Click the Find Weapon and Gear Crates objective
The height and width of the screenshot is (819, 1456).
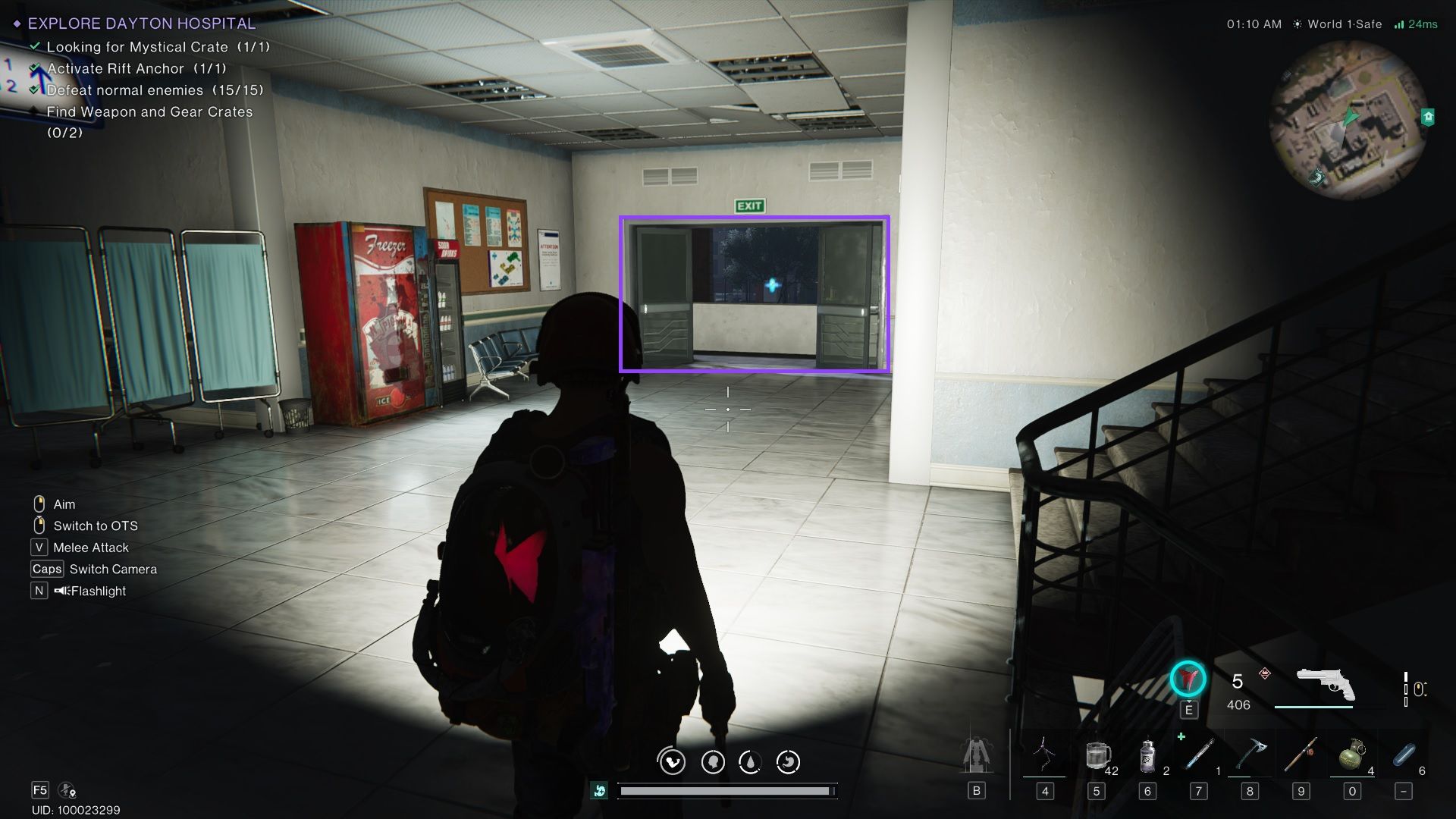(x=149, y=112)
